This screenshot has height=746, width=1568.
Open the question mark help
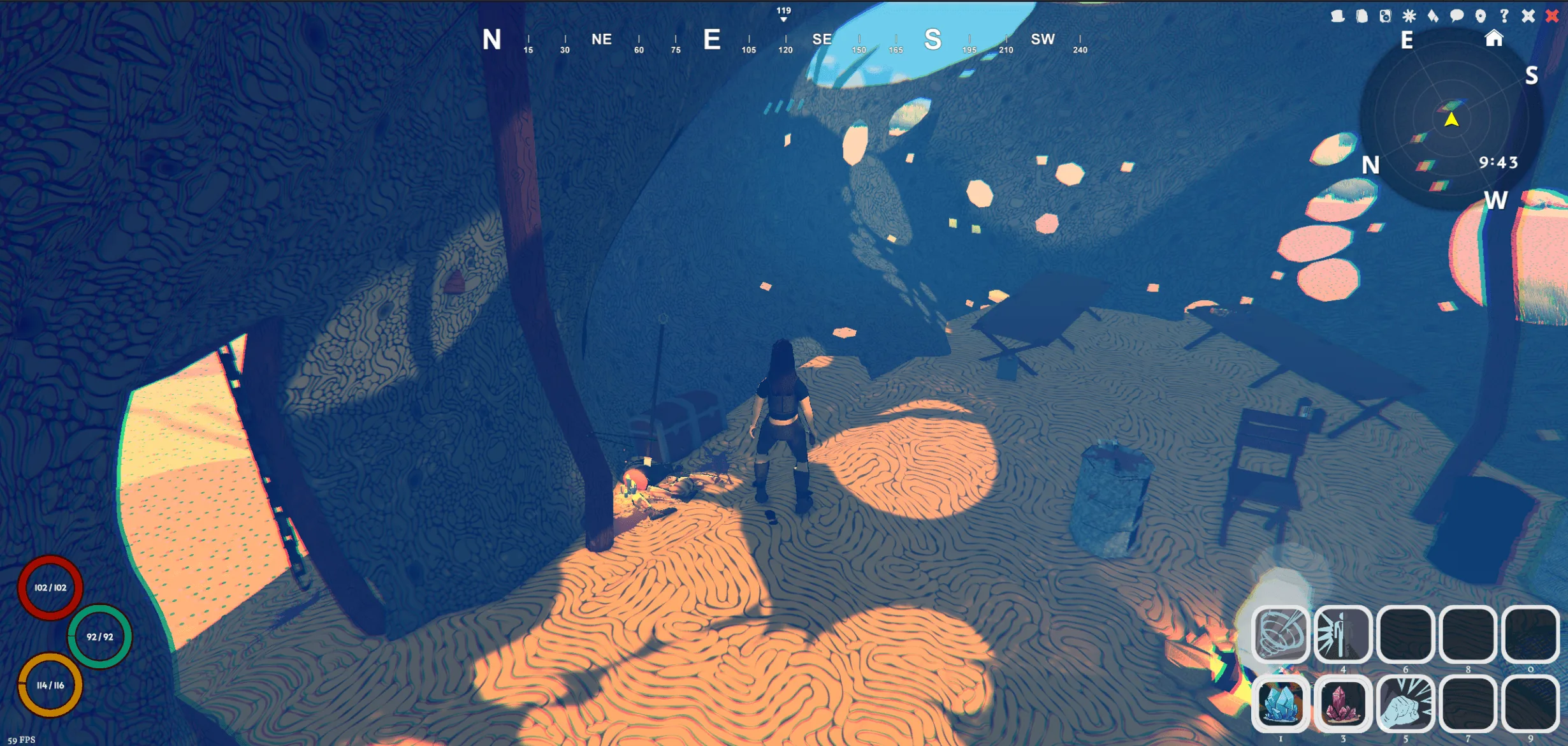[x=1504, y=16]
